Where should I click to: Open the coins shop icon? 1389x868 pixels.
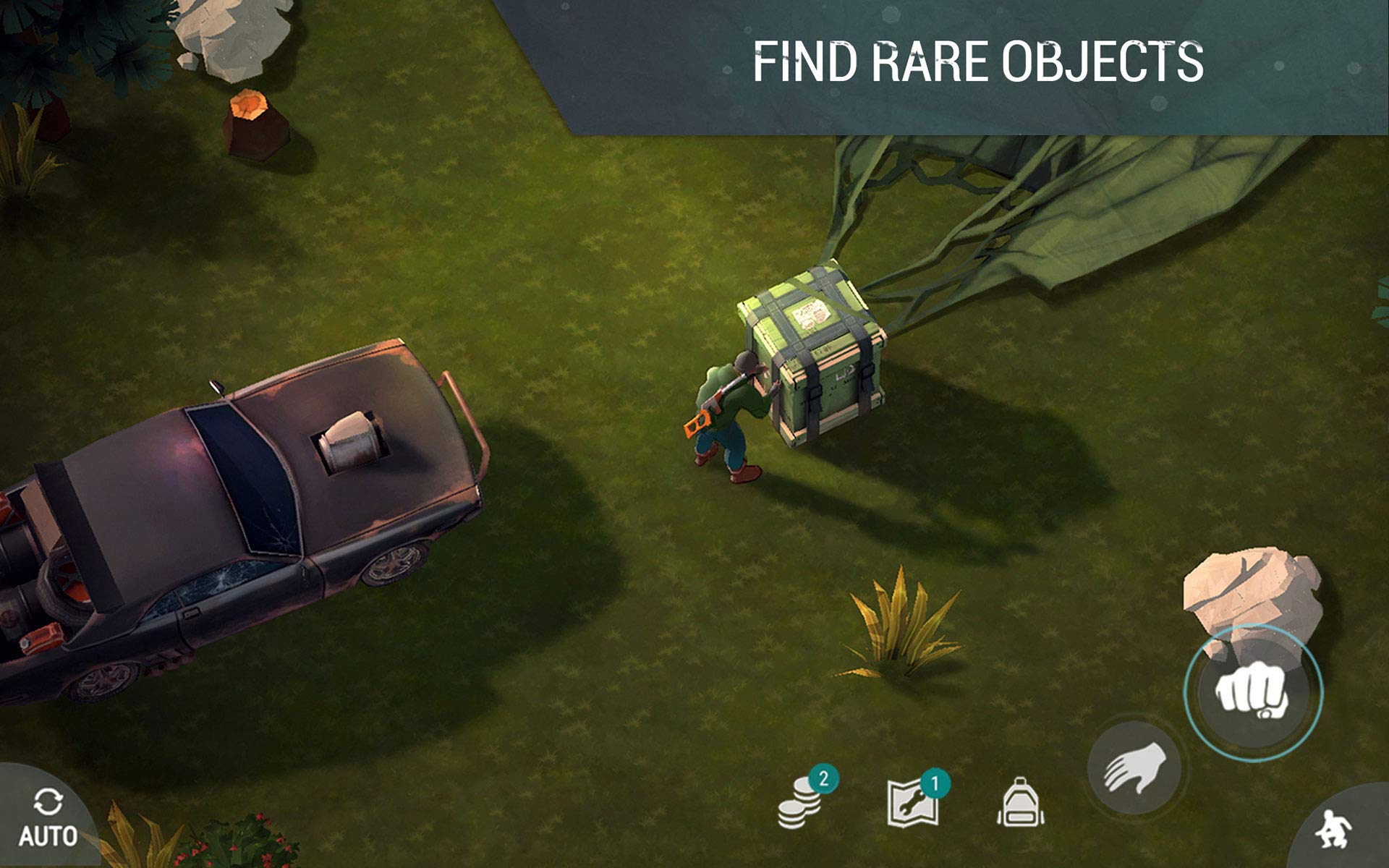pyautogui.click(x=800, y=803)
